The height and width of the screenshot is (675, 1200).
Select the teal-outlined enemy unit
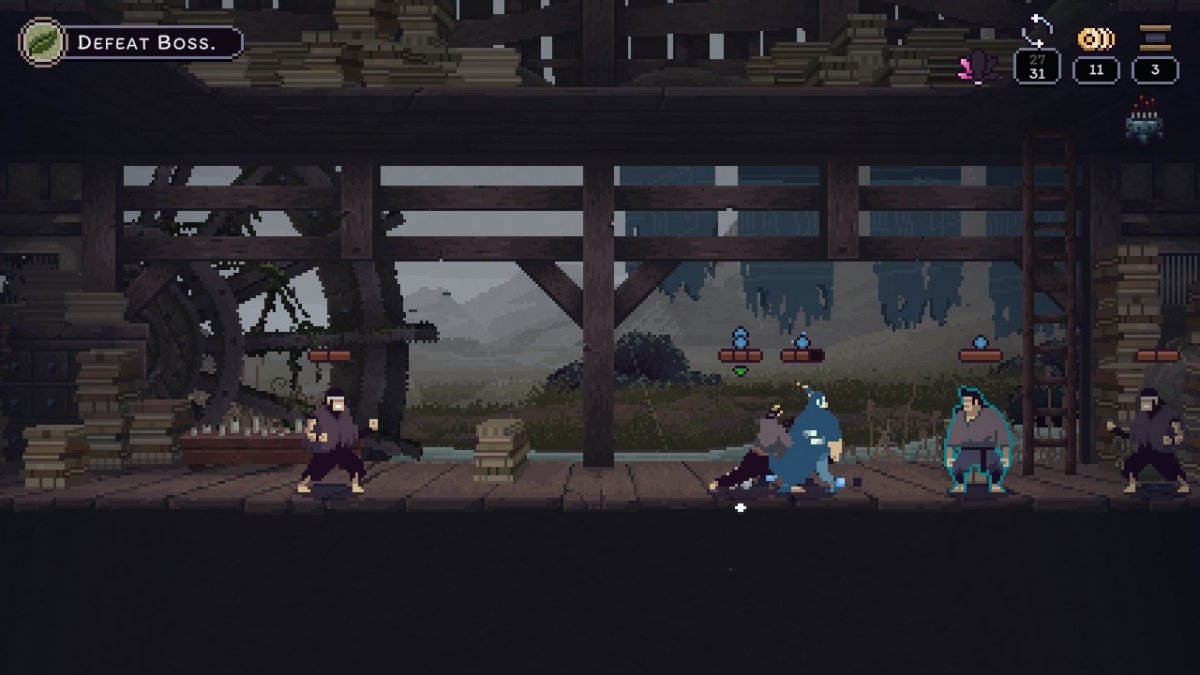click(978, 440)
